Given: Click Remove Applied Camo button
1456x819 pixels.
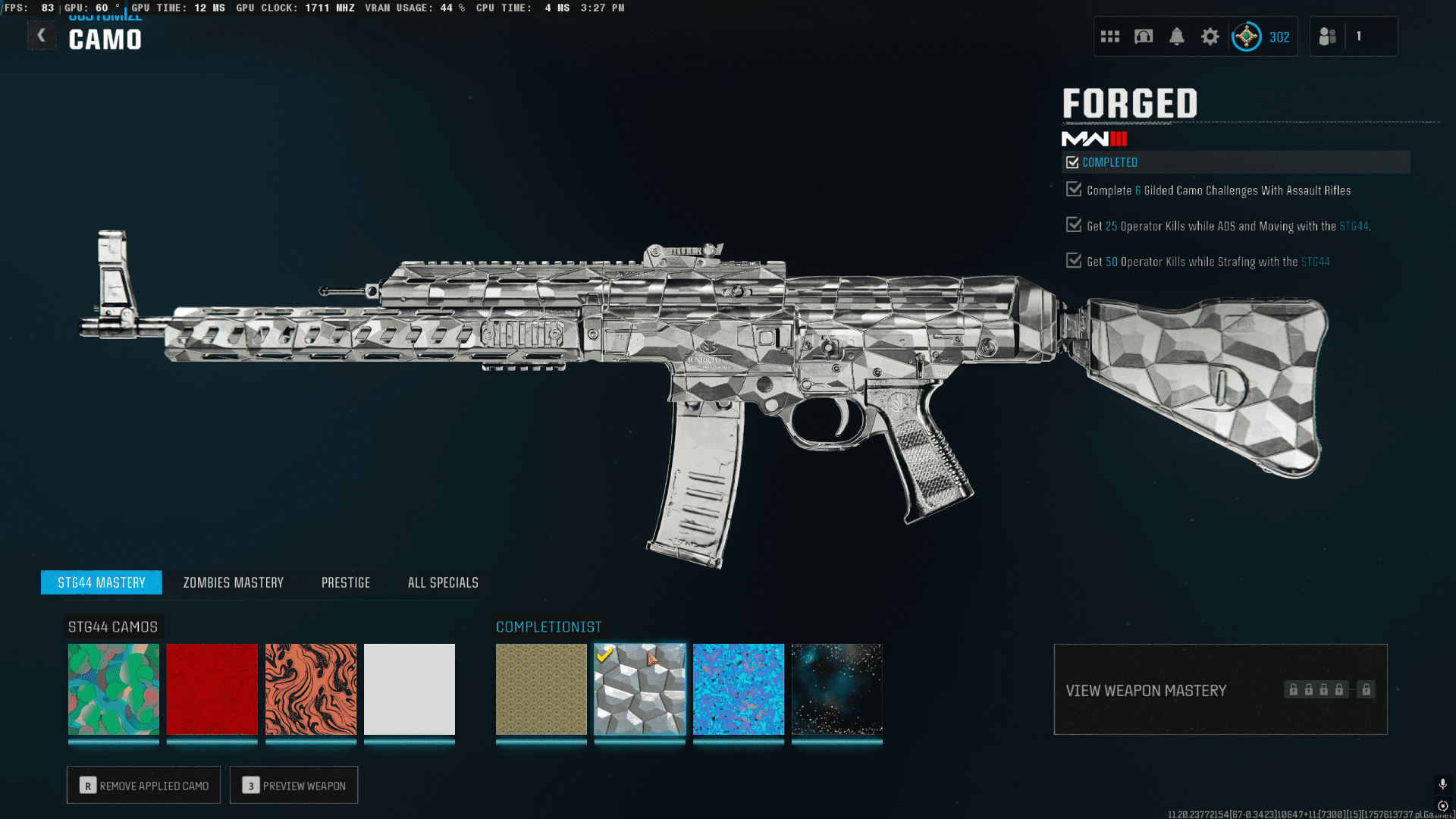Looking at the screenshot, I should 143,786.
